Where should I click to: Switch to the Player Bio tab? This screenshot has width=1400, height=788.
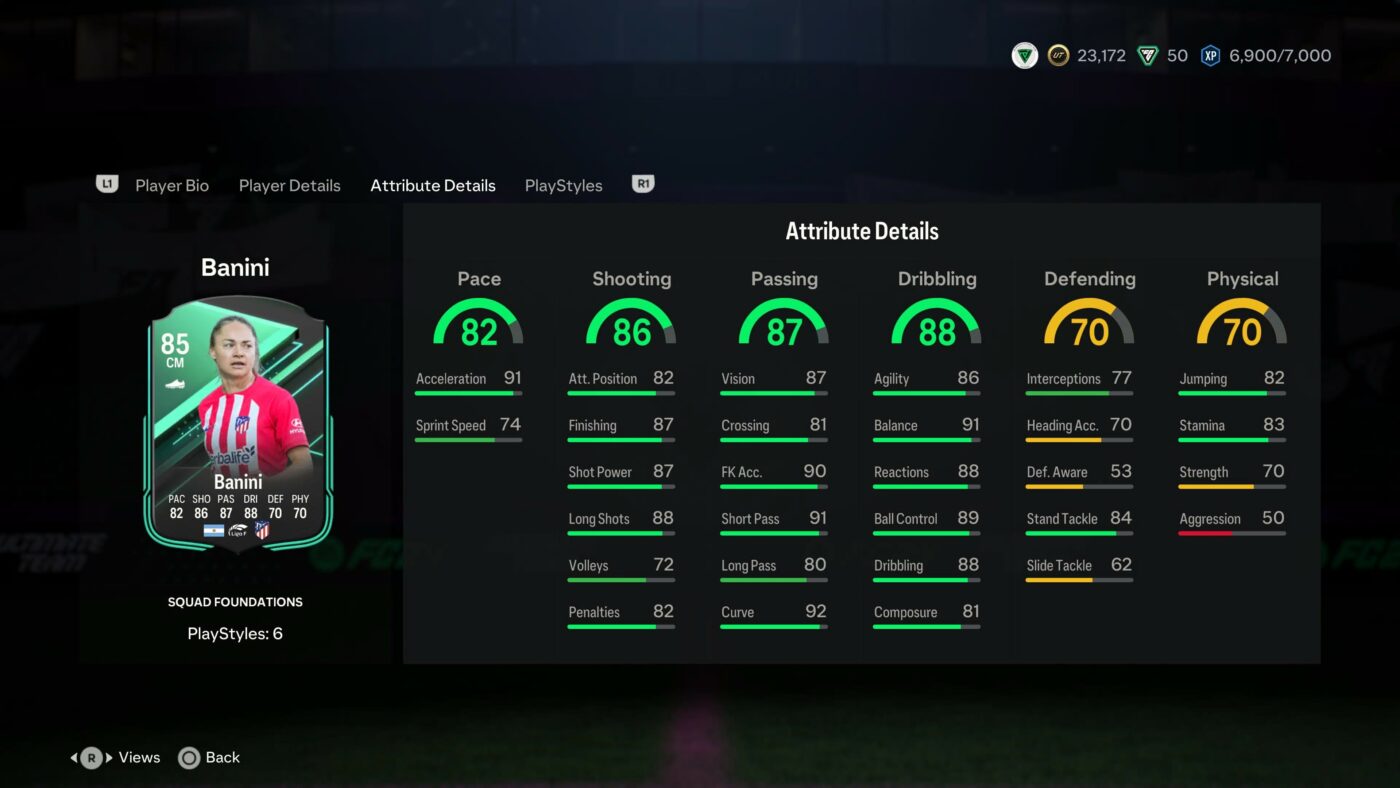[172, 185]
